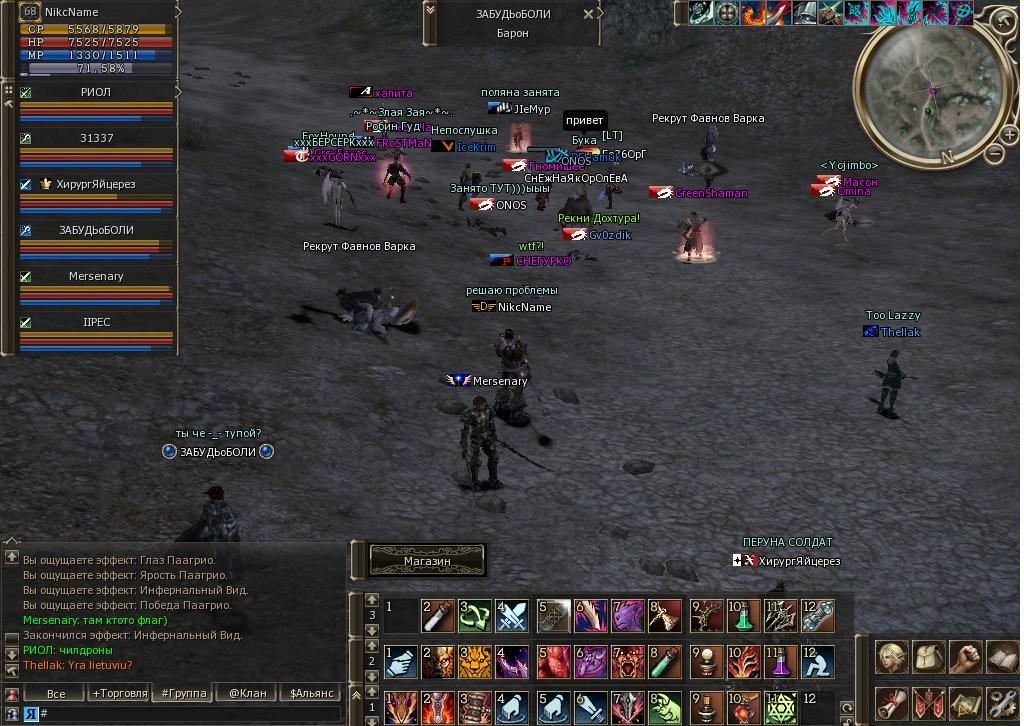Close the ЗАБУДЬоБОЛИ target window

point(589,15)
